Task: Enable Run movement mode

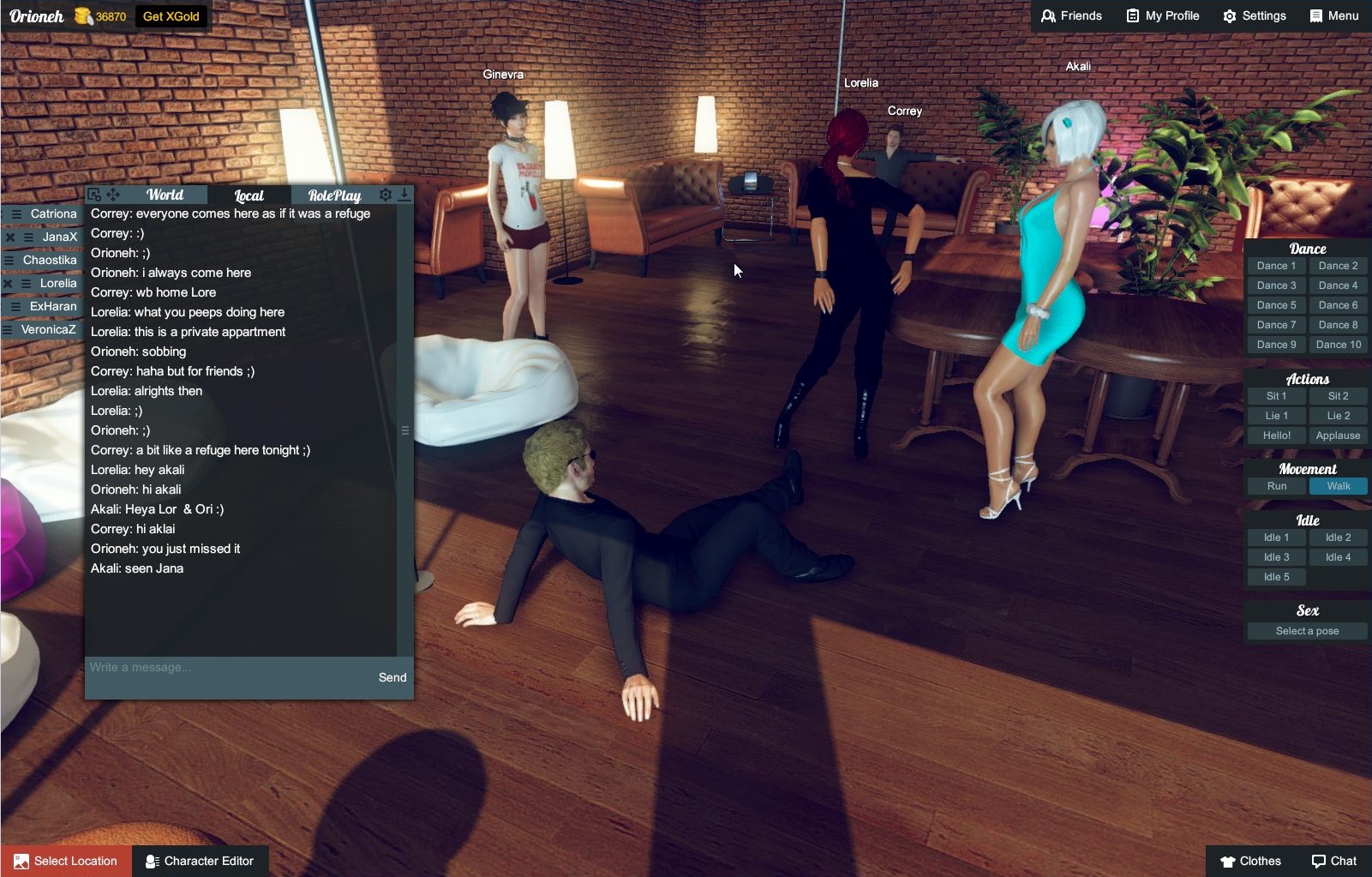Action: pyautogui.click(x=1276, y=486)
